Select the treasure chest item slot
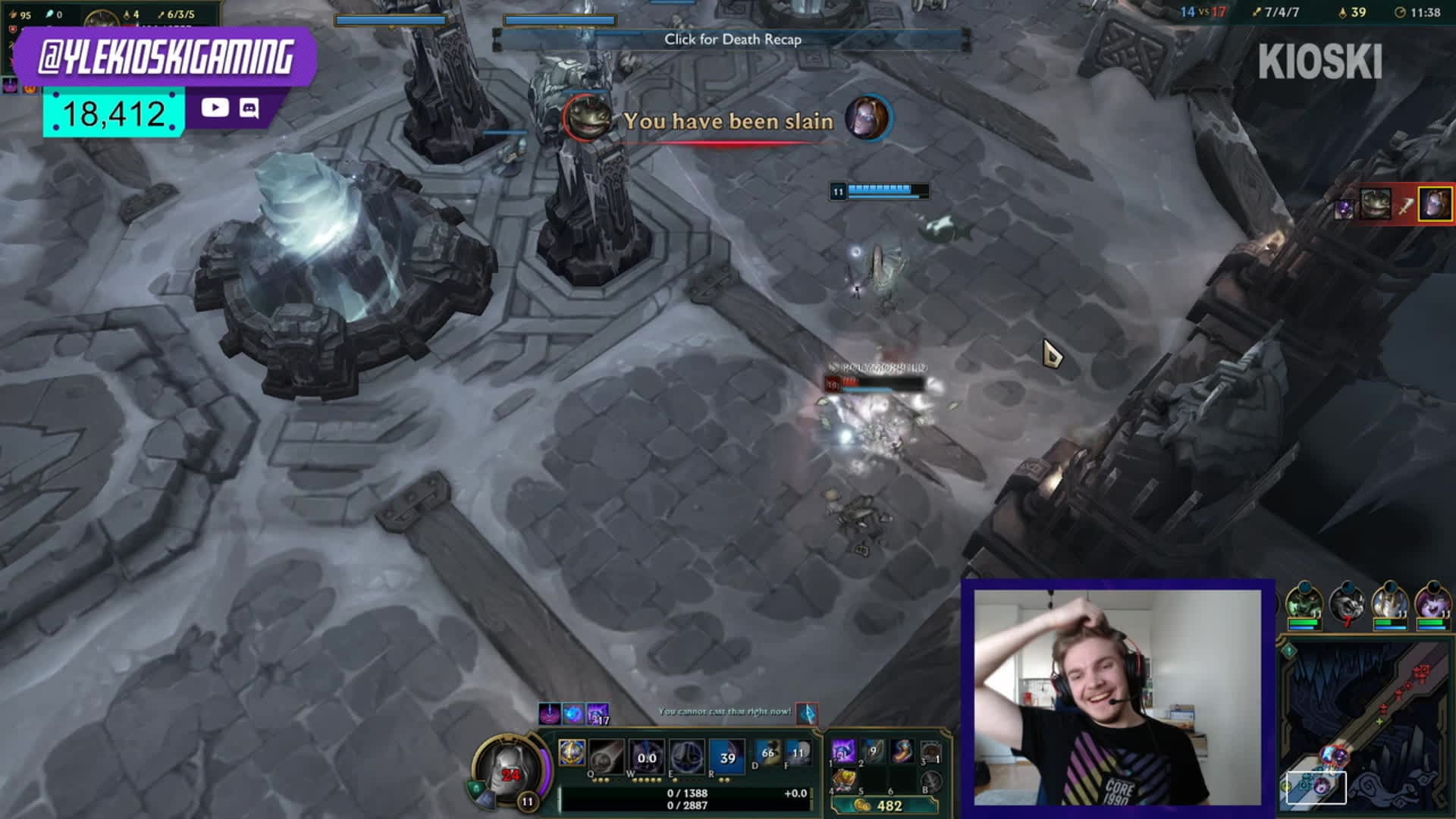 [844, 780]
